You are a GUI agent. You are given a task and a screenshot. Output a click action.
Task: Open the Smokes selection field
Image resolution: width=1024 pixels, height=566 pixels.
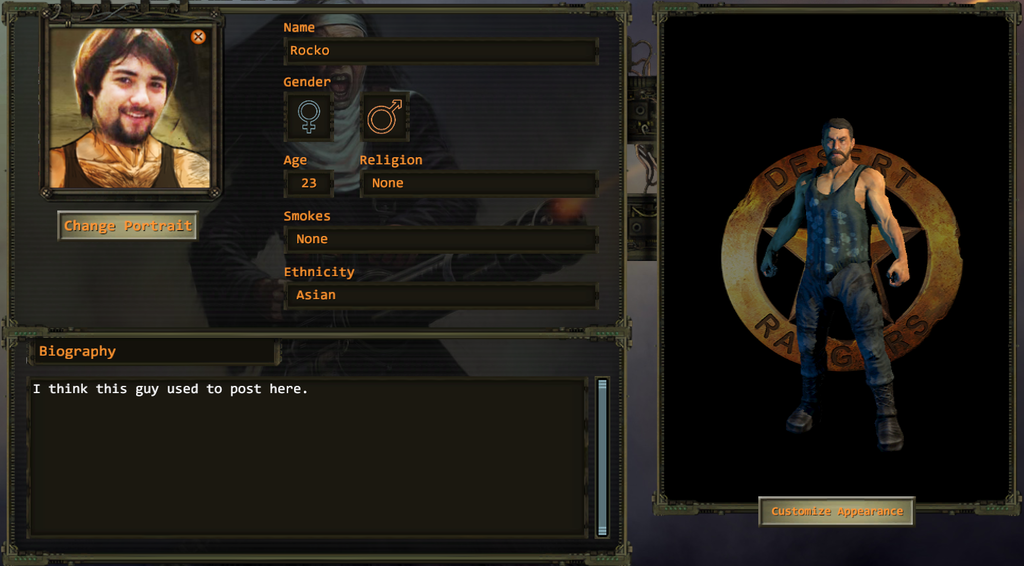coord(440,239)
